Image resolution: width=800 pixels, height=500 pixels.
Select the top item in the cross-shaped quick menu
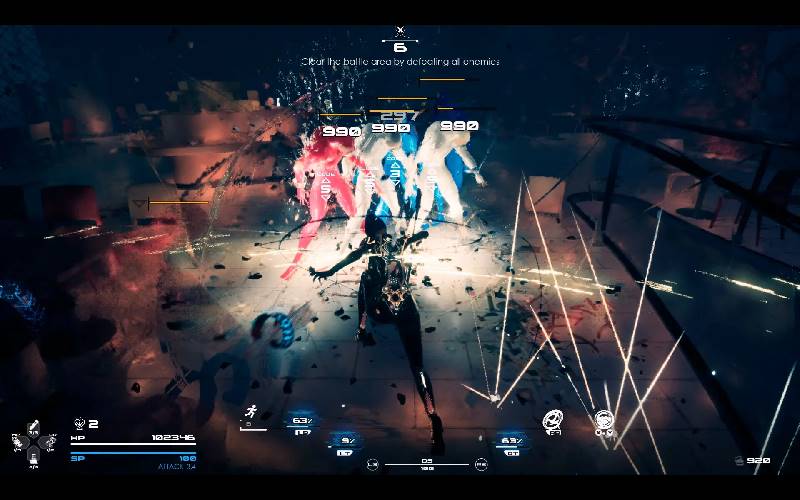(33, 426)
